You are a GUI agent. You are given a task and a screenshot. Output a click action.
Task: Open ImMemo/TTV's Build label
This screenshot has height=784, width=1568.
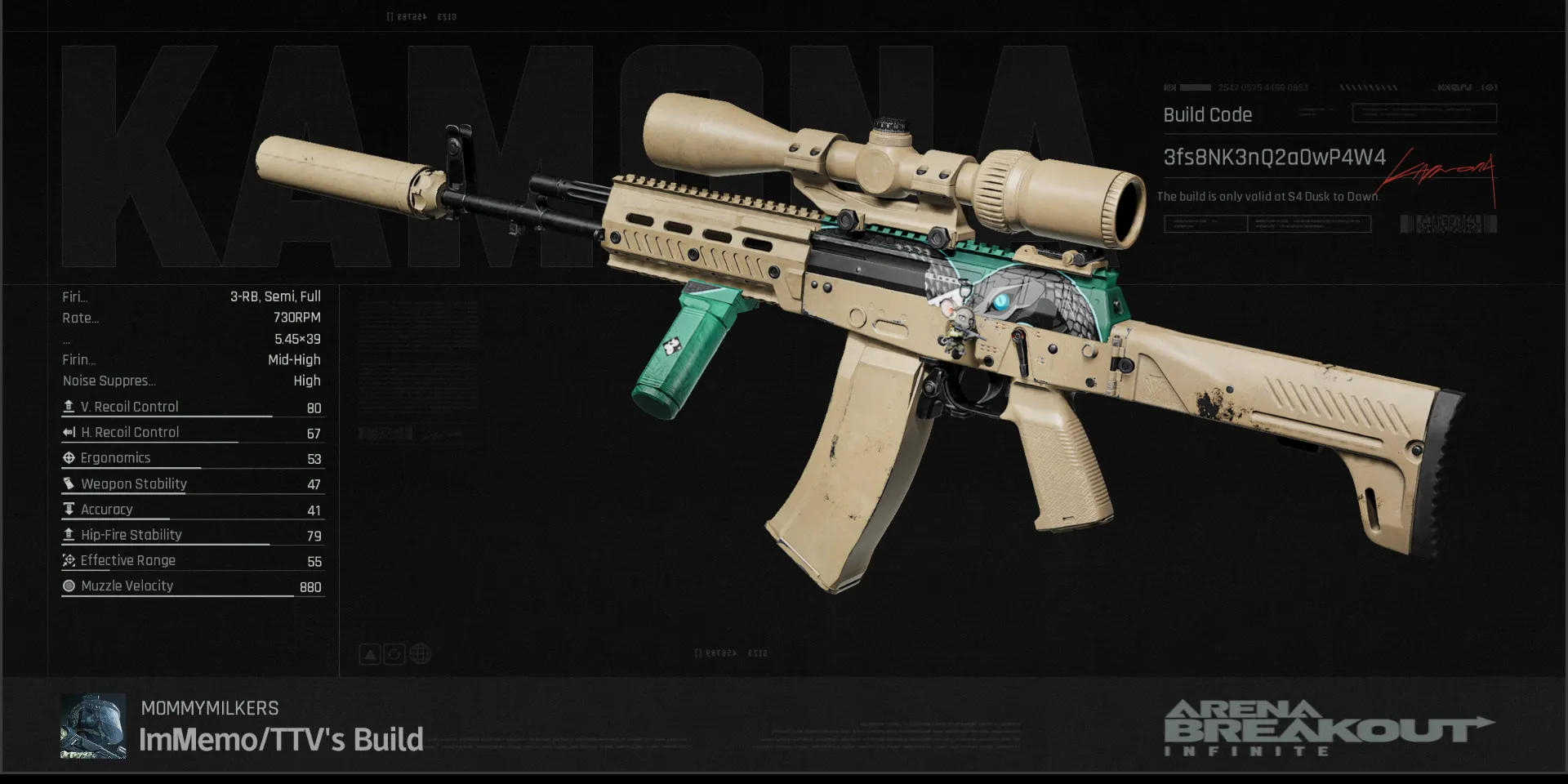pyautogui.click(x=281, y=739)
